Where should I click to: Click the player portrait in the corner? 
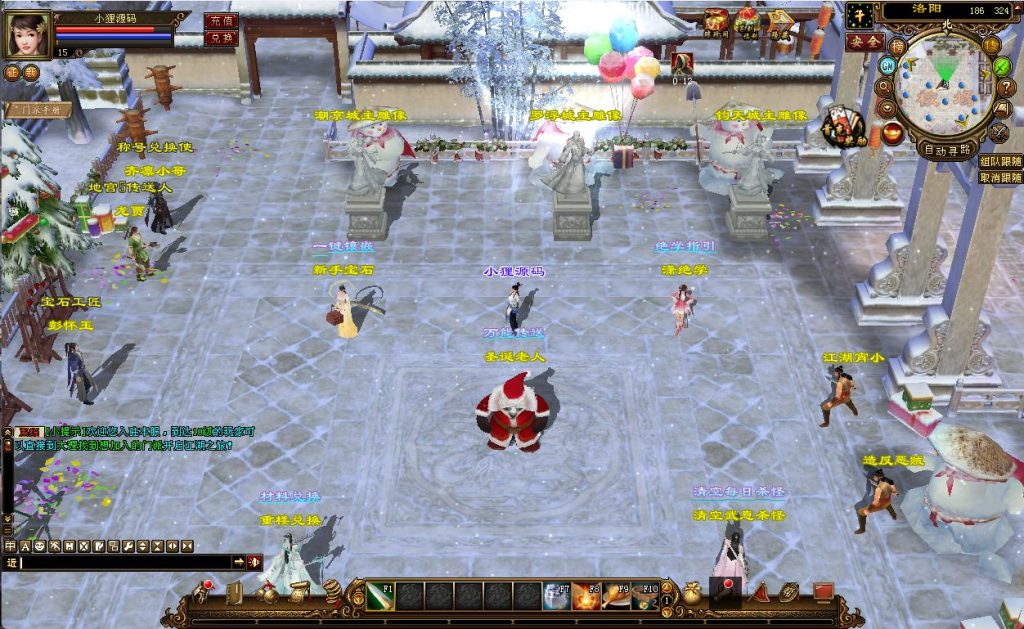[29, 35]
